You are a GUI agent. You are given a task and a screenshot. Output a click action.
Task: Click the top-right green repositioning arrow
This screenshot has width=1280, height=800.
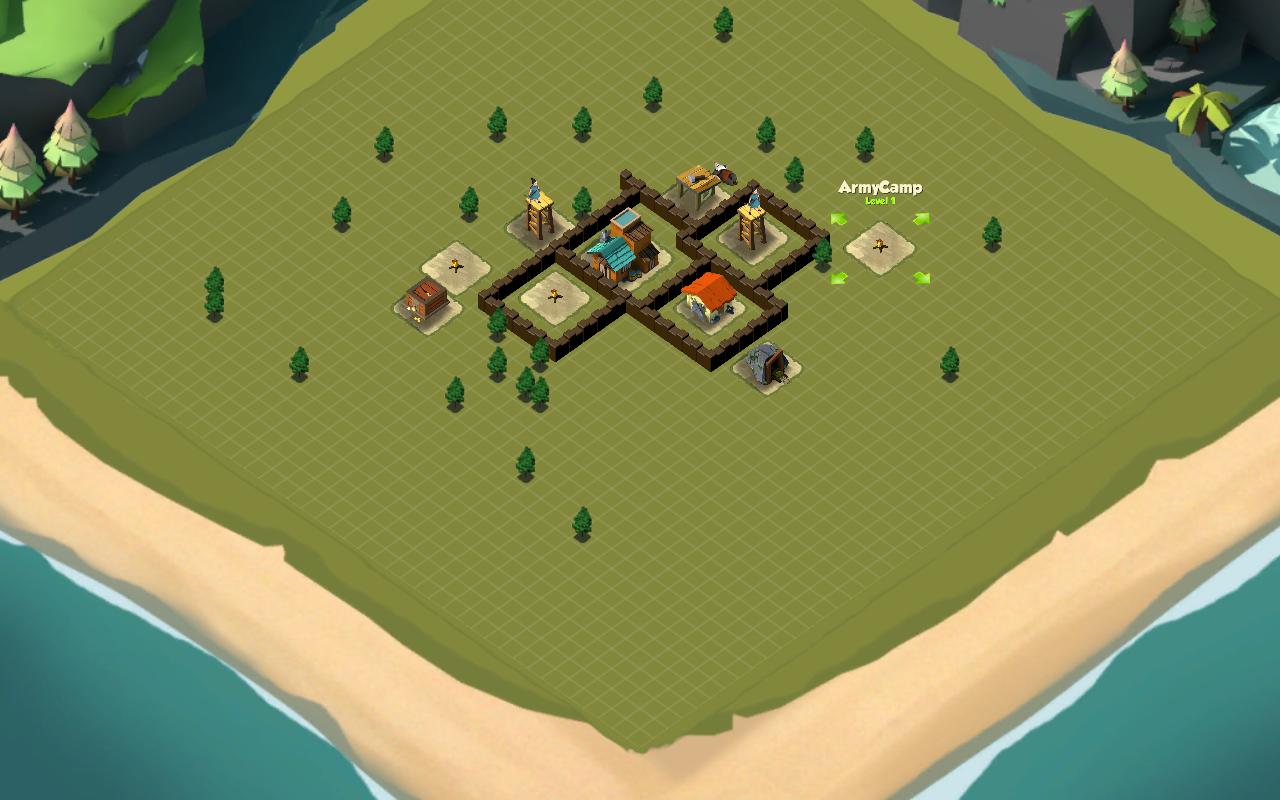click(x=920, y=219)
